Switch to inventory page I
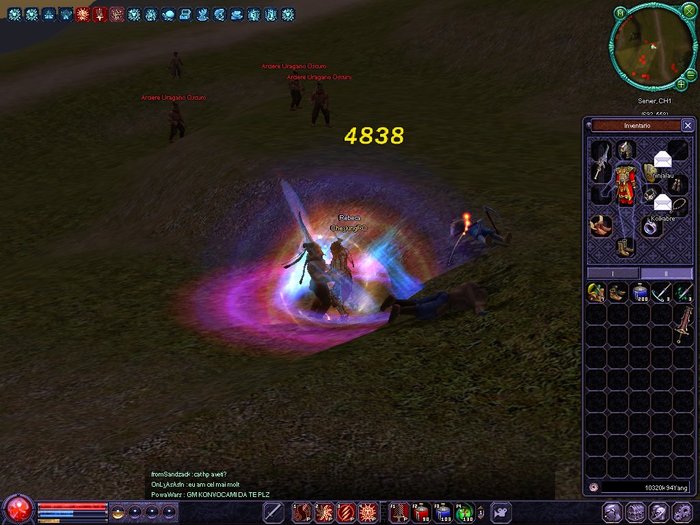This screenshot has height=525, width=700. [612, 273]
